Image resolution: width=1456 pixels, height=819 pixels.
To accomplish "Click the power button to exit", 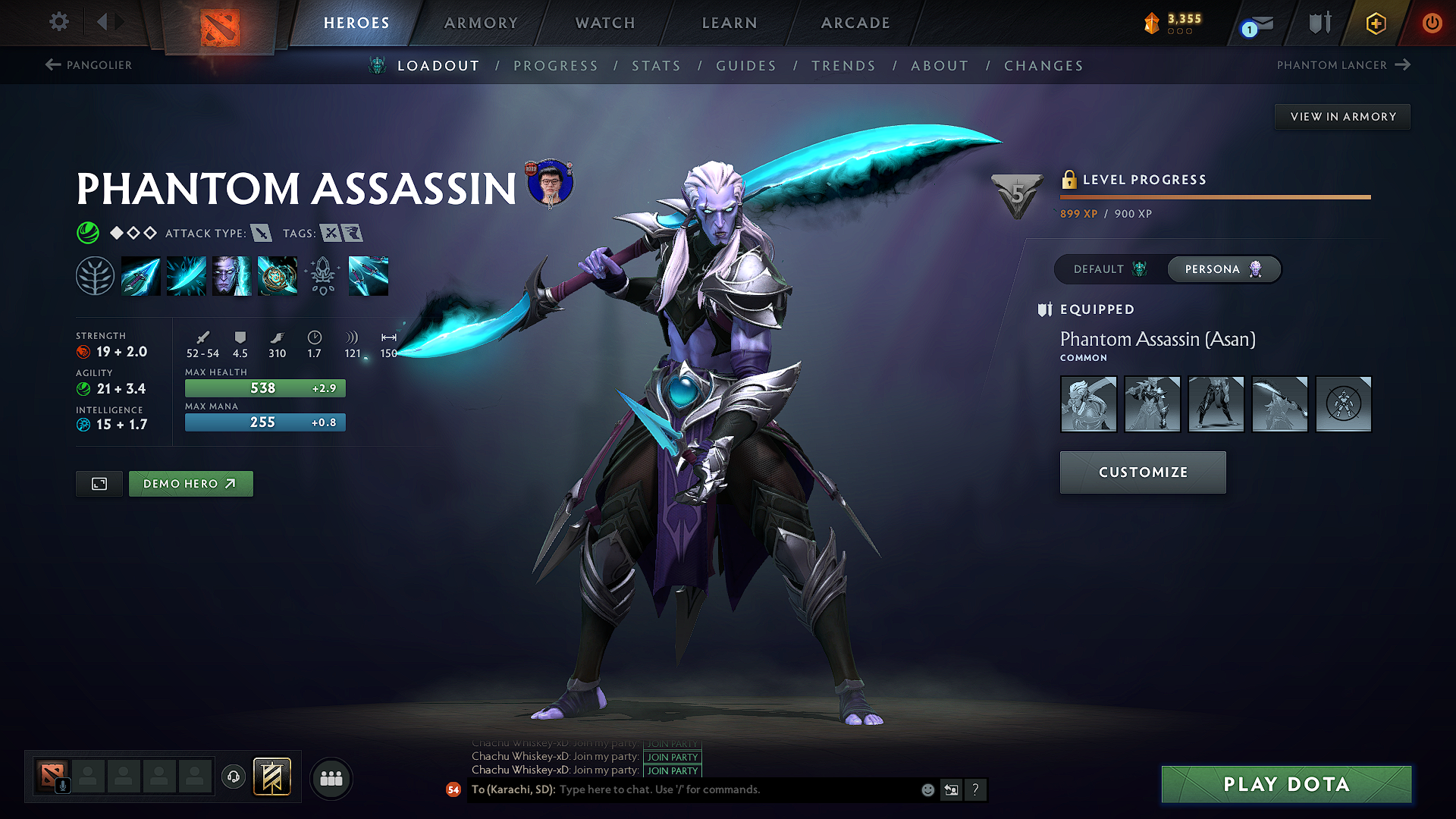I will 1432,23.
